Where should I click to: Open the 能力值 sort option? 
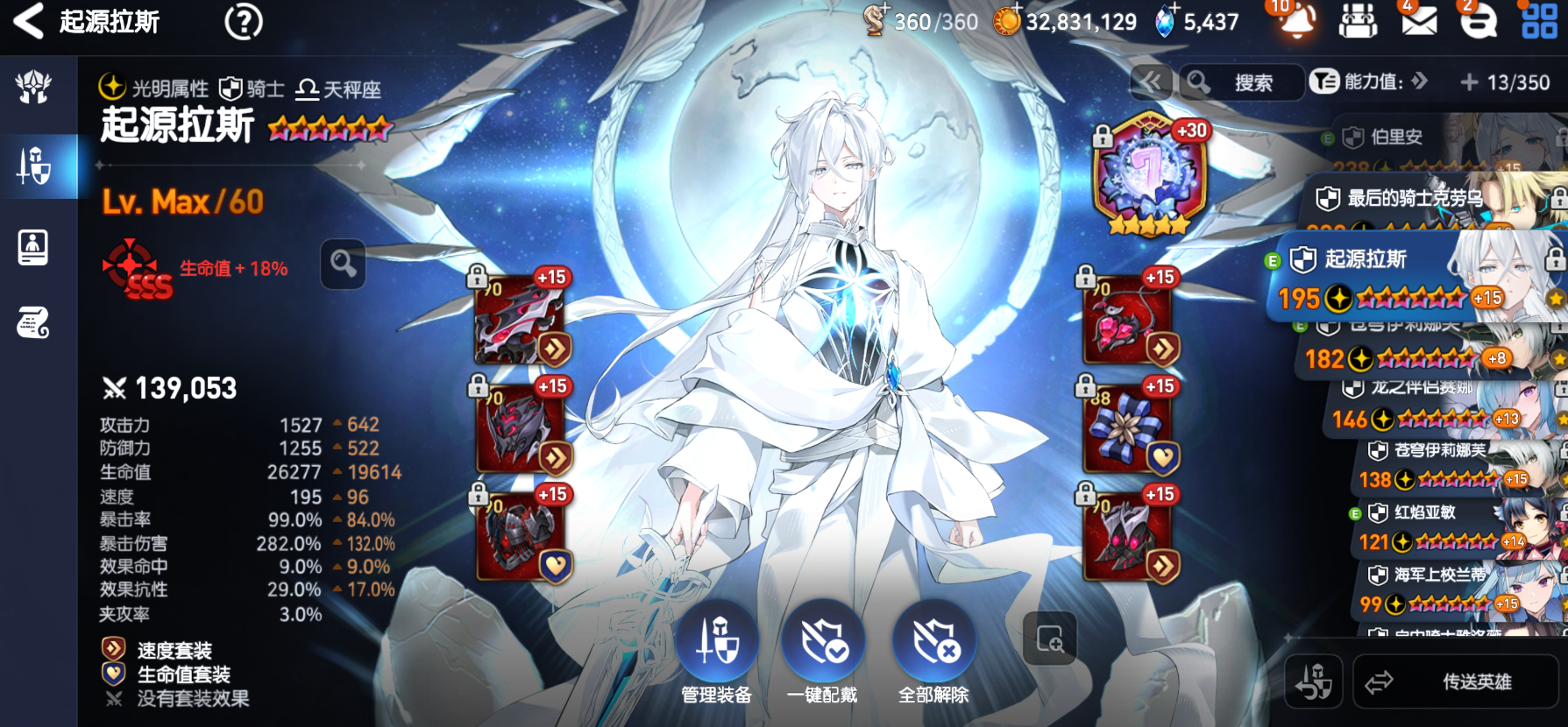point(1369,82)
